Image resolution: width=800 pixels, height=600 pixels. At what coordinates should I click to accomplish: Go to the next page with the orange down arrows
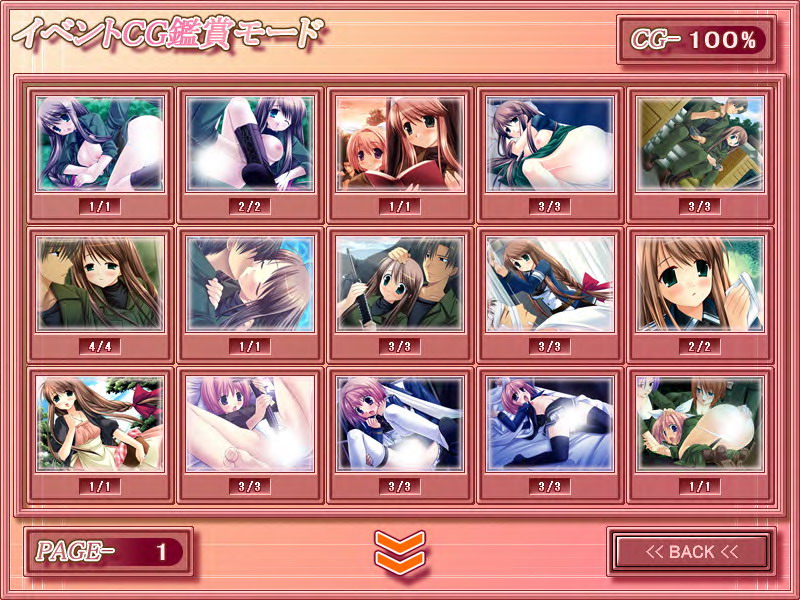[400, 551]
